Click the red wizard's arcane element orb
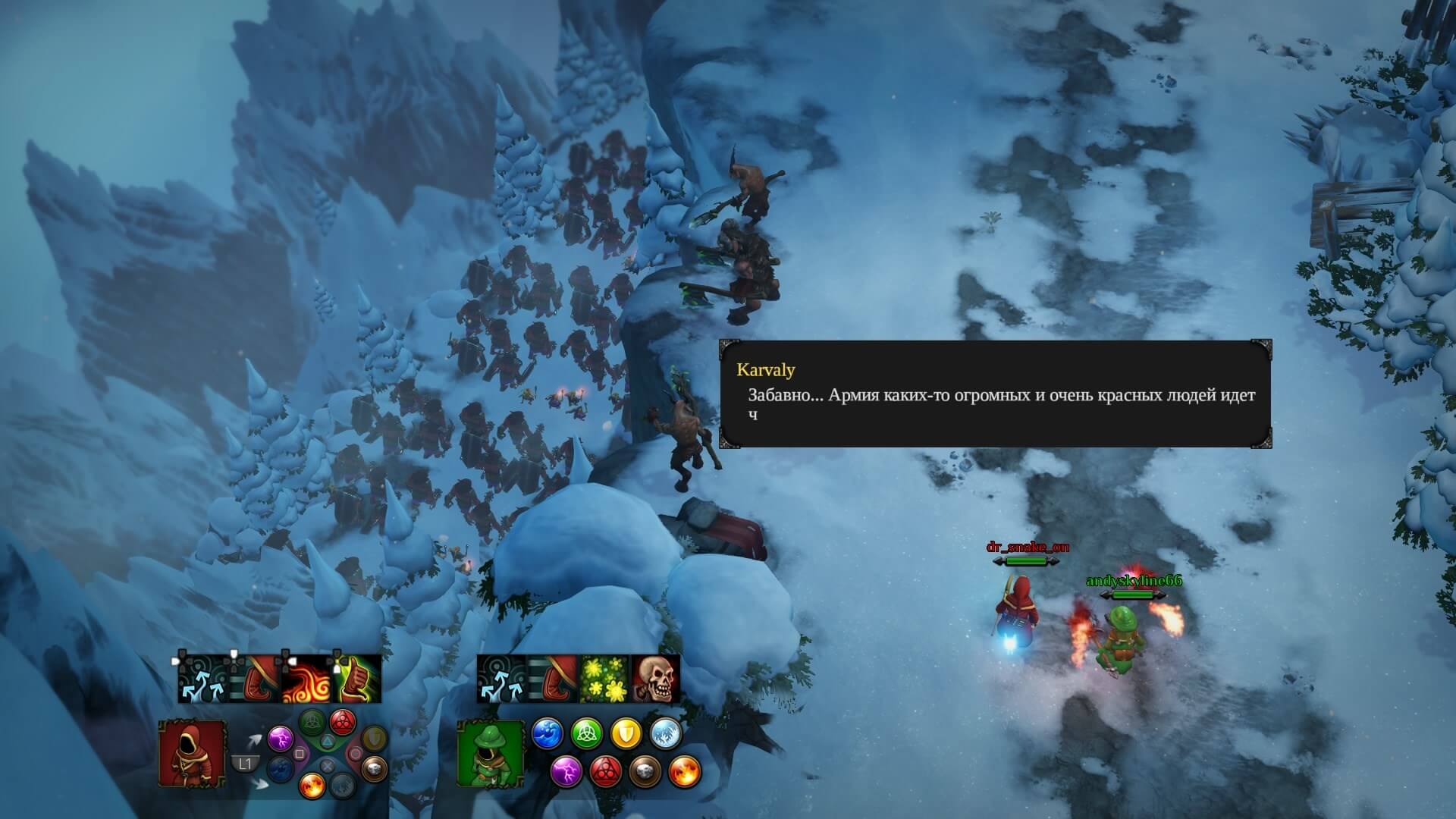The height and width of the screenshot is (819, 1456). (x=344, y=720)
